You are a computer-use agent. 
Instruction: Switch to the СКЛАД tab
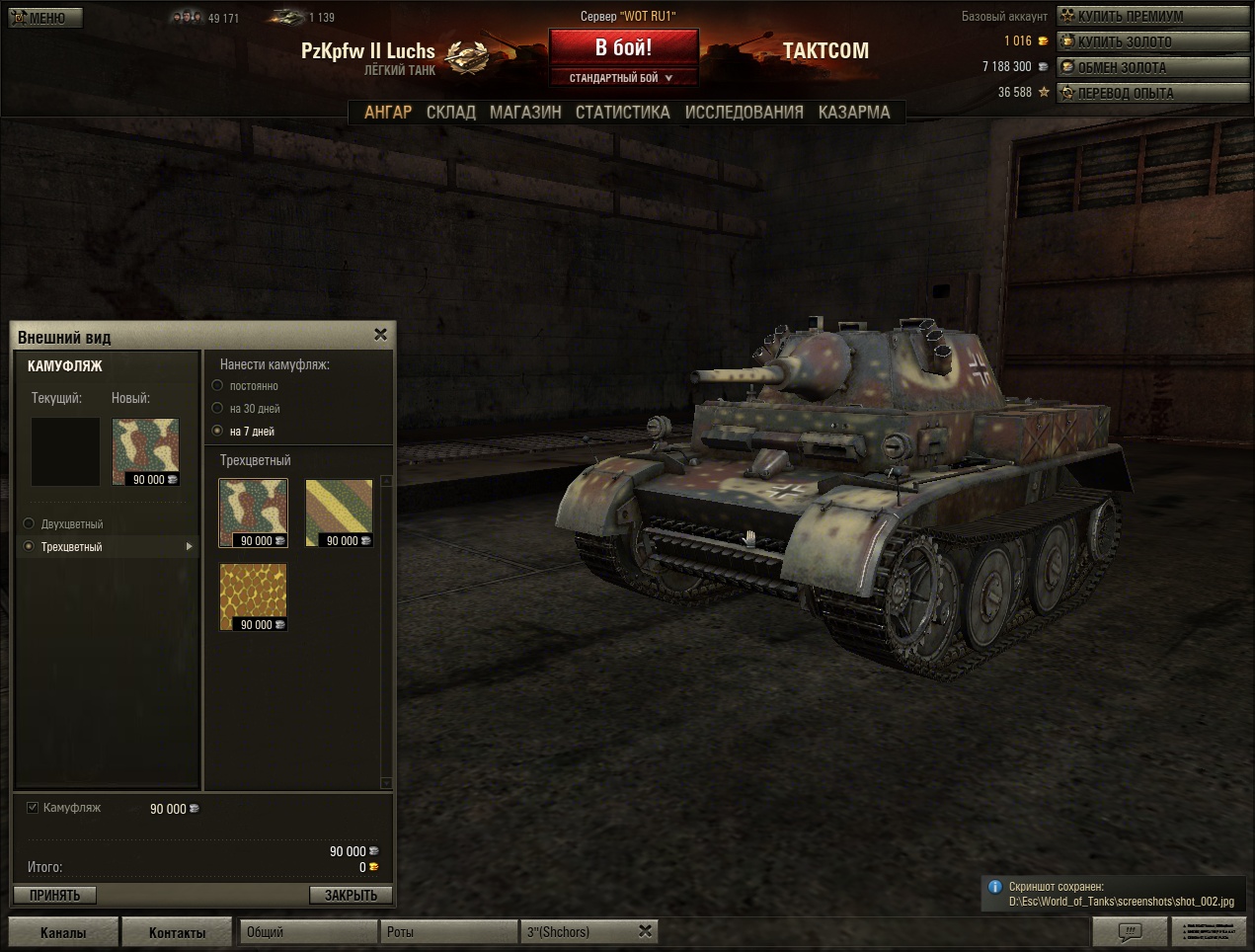450,113
